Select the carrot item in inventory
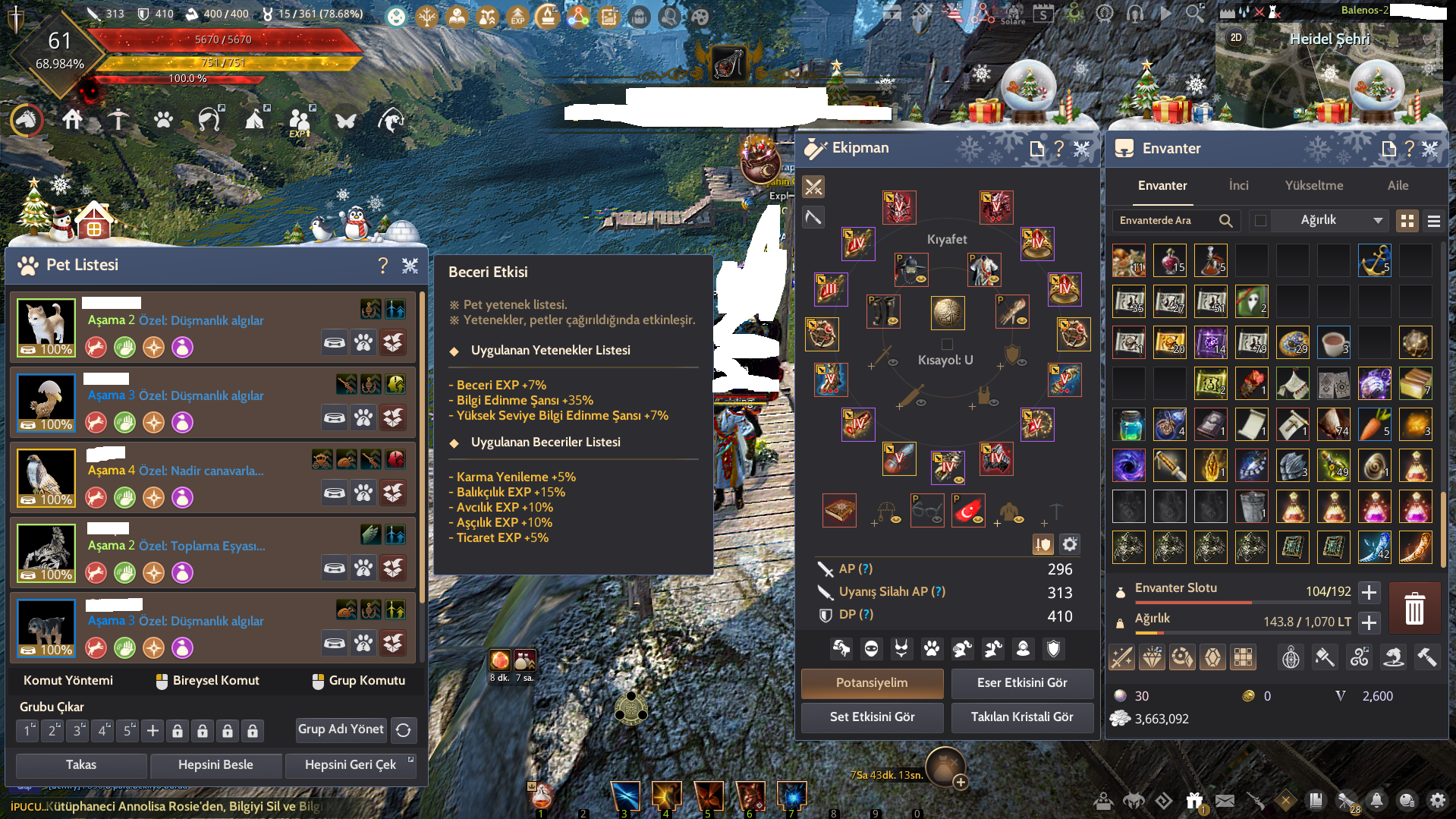 pos(1374,425)
